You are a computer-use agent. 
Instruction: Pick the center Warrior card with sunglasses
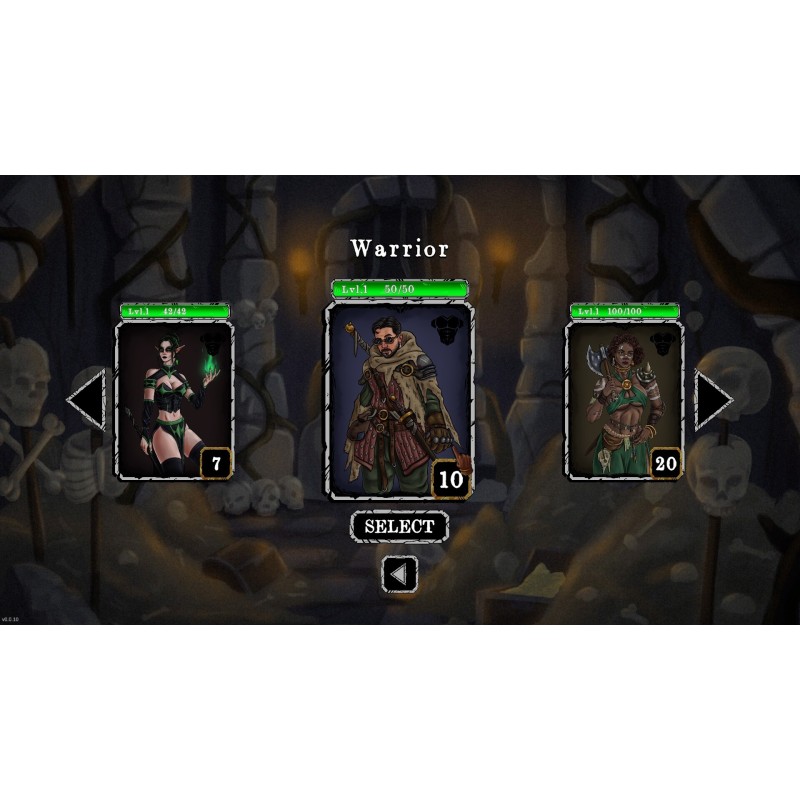(x=399, y=400)
